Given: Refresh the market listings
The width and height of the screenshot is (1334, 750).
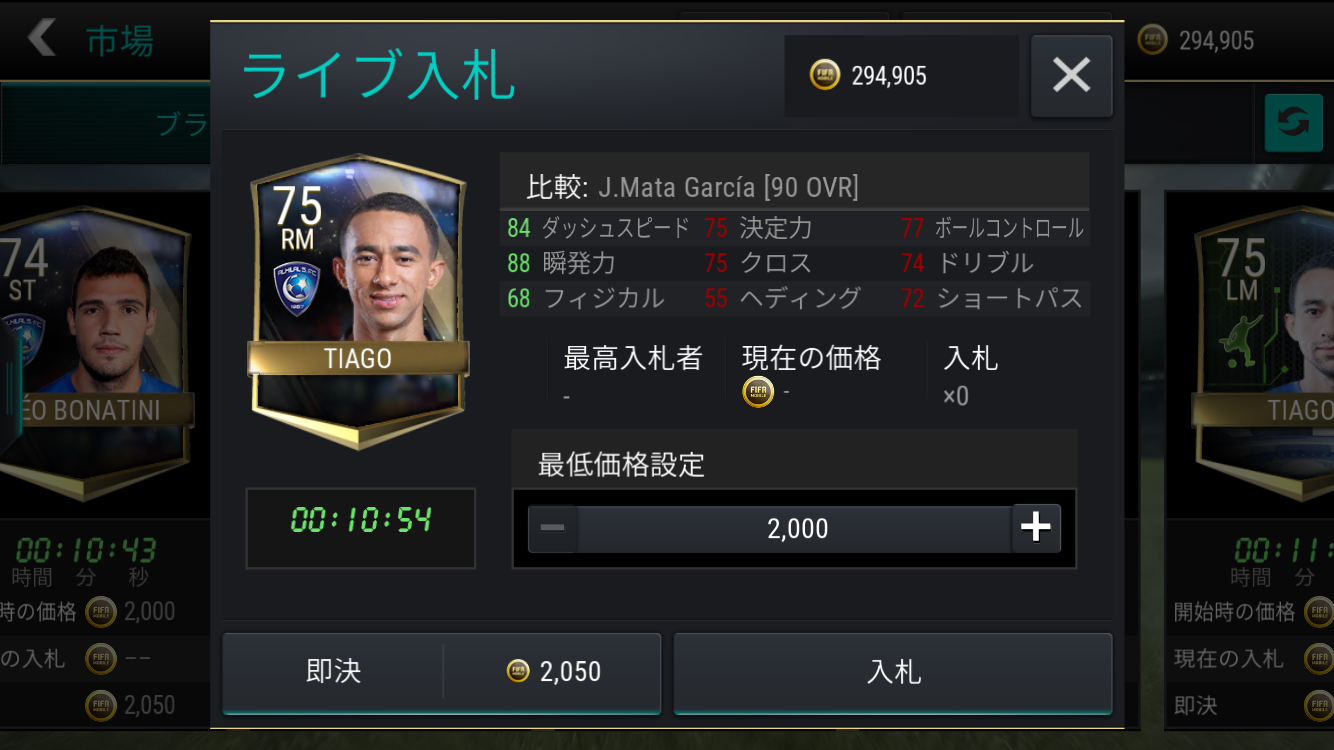Looking at the screenshot, I should click(1293, 123).
